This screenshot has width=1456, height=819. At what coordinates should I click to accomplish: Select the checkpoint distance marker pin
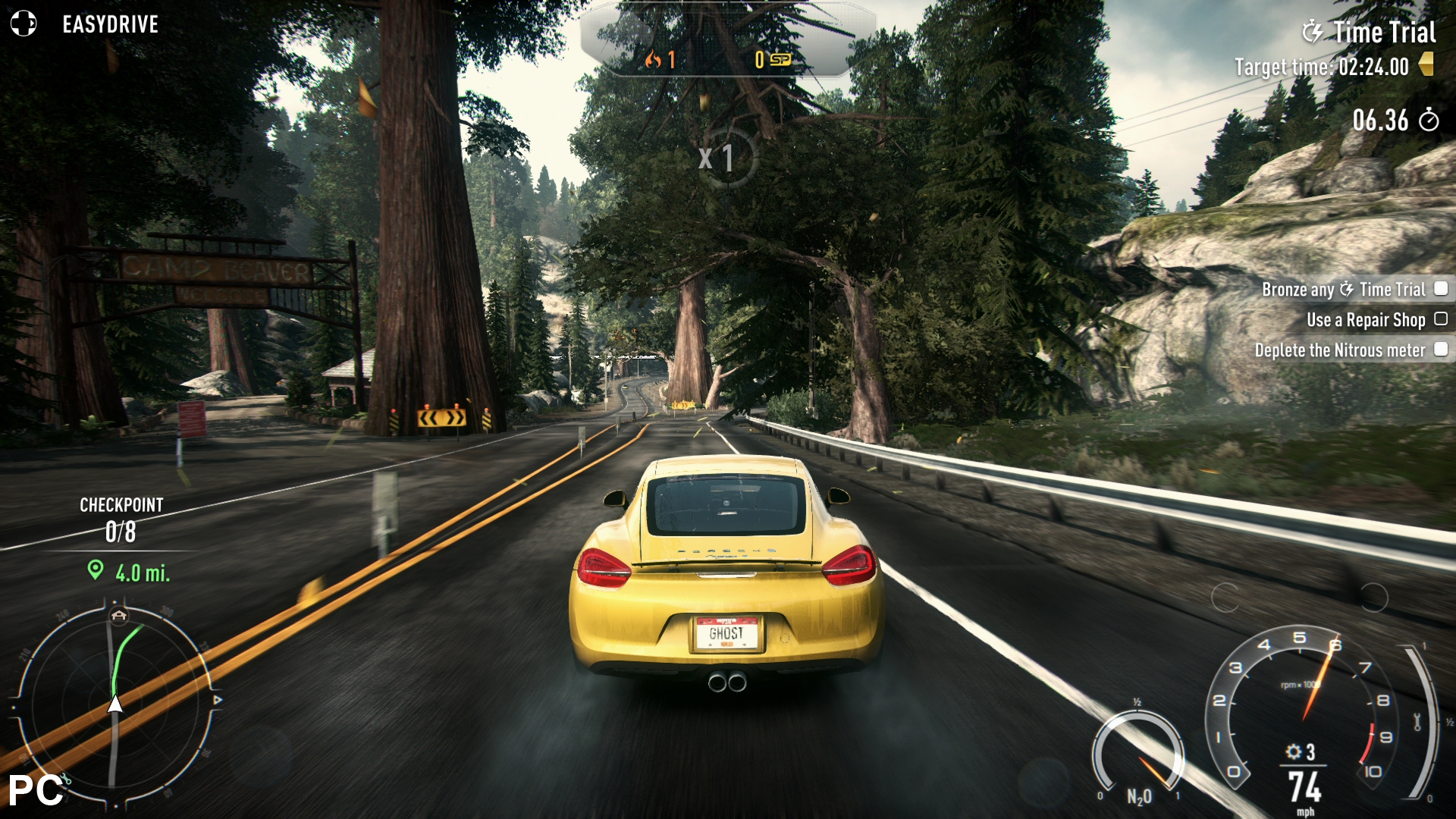95,570
